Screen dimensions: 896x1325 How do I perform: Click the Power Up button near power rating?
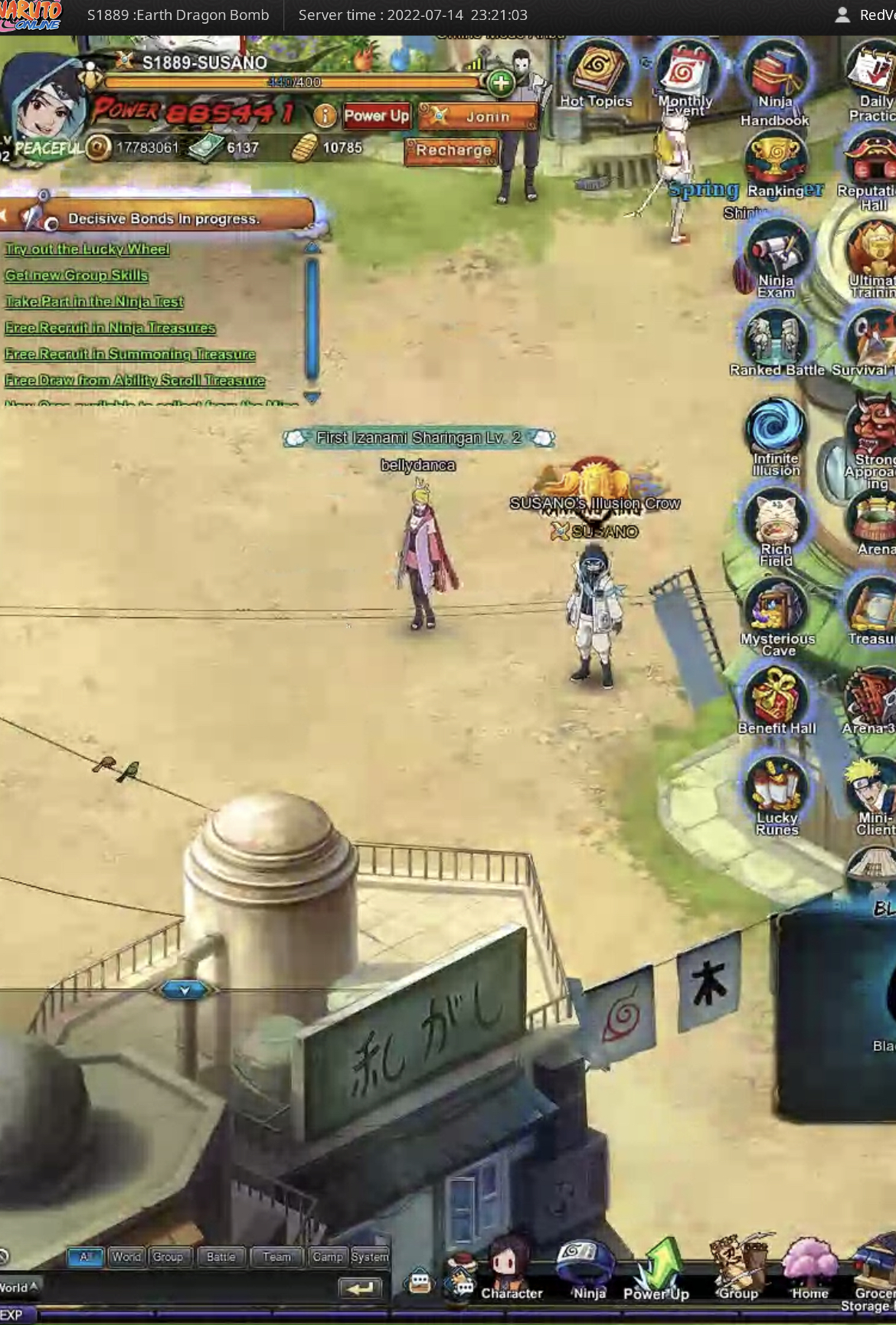tap(376, 116)
